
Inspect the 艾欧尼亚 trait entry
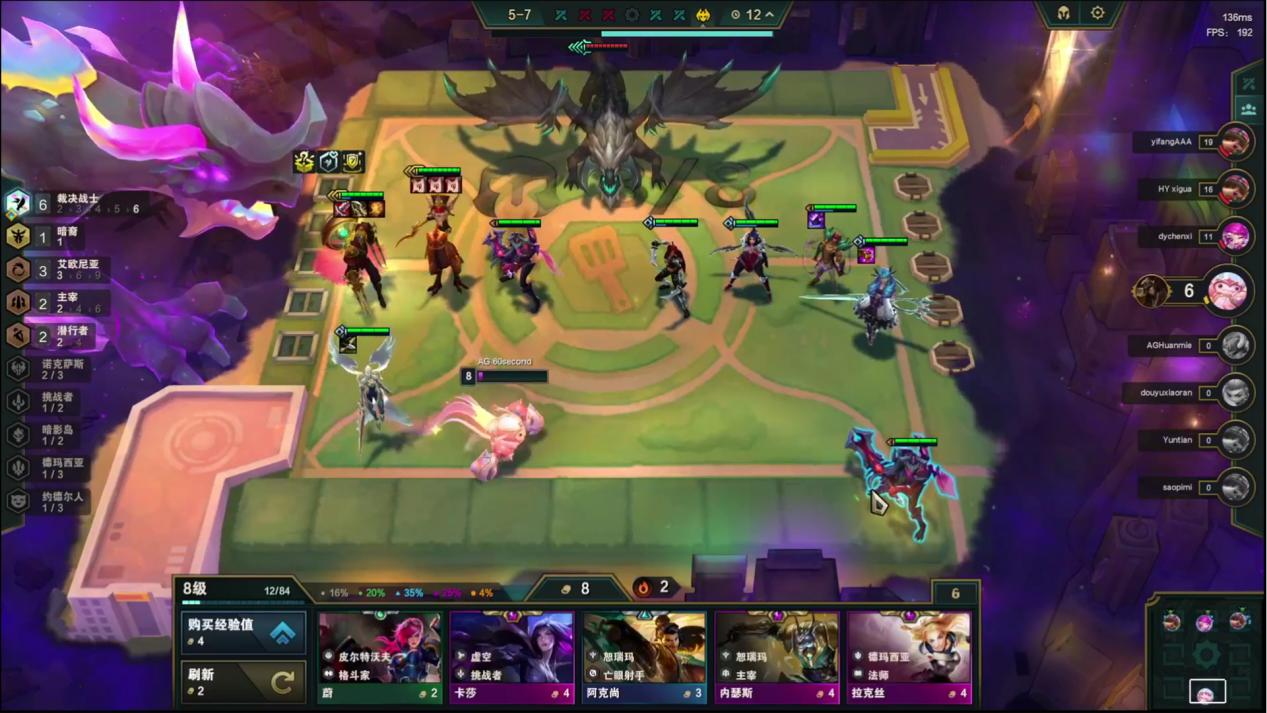tap(60, 270)
